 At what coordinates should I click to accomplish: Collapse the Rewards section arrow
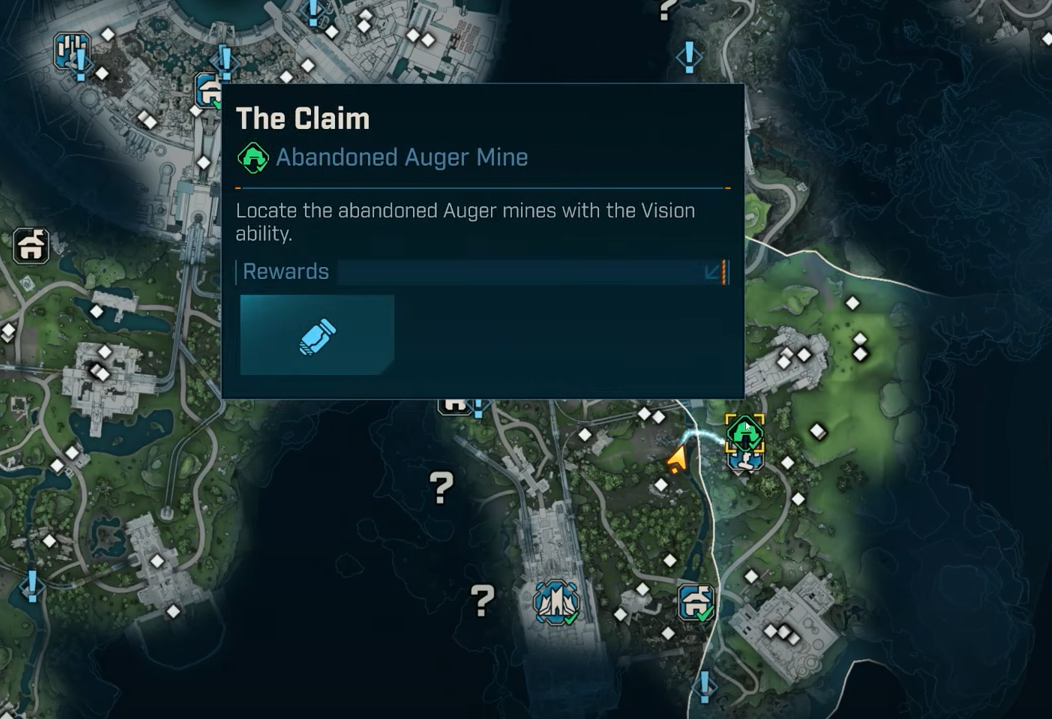click(714, 272)
